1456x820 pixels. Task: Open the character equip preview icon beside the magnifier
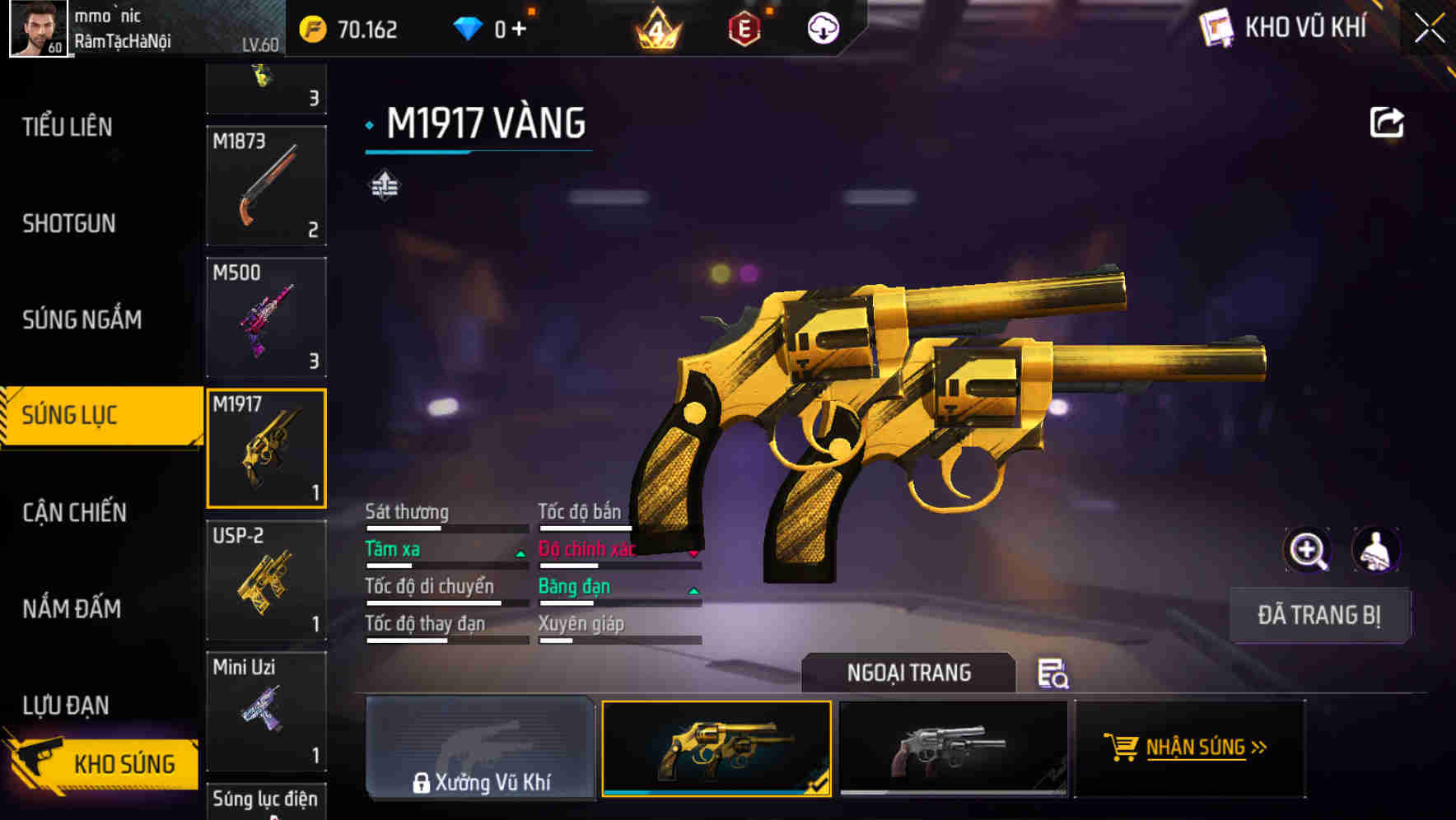click(1375, 549)
